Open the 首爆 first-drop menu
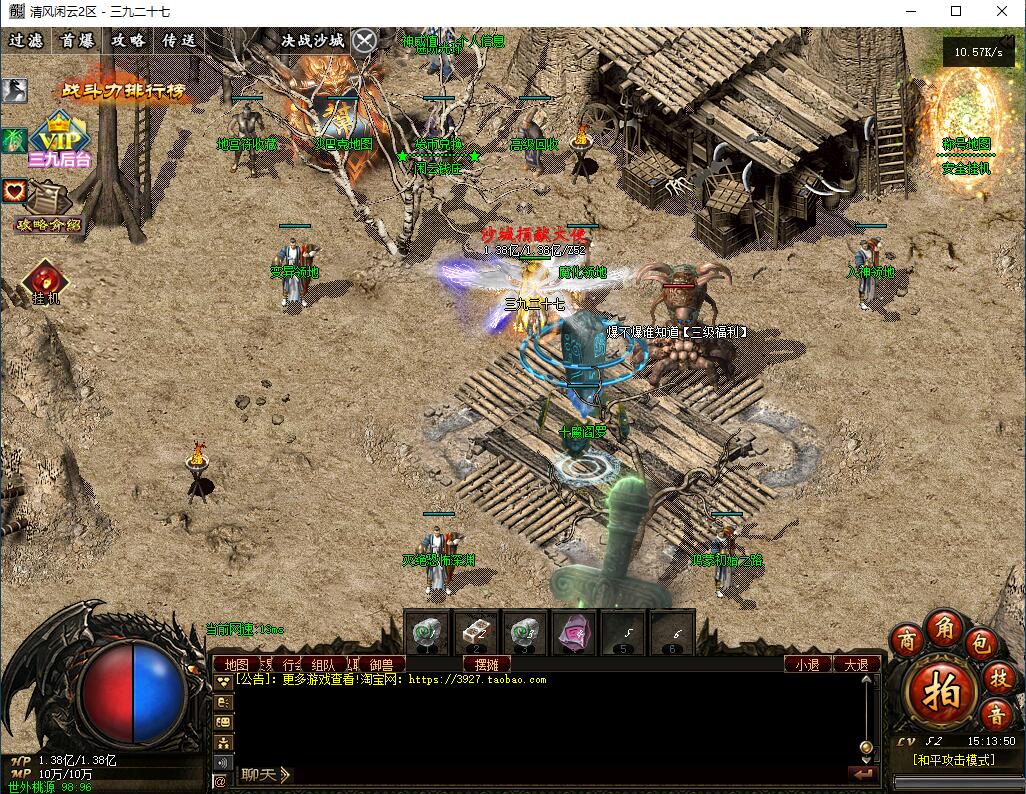The image size is (1026, 794). [77, 41]
